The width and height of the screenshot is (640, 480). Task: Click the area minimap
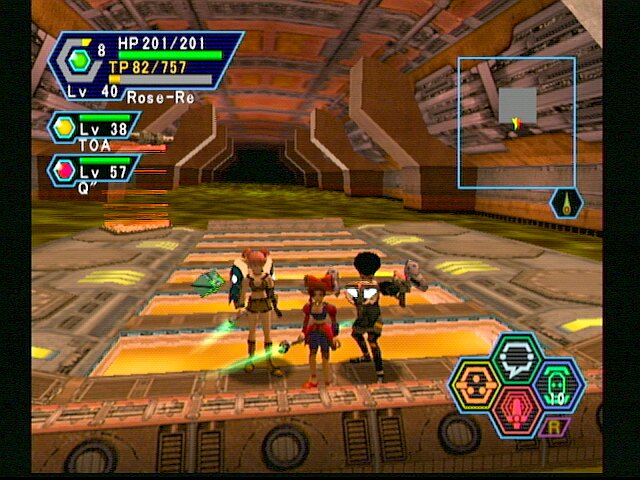click(x=516, y=122)
